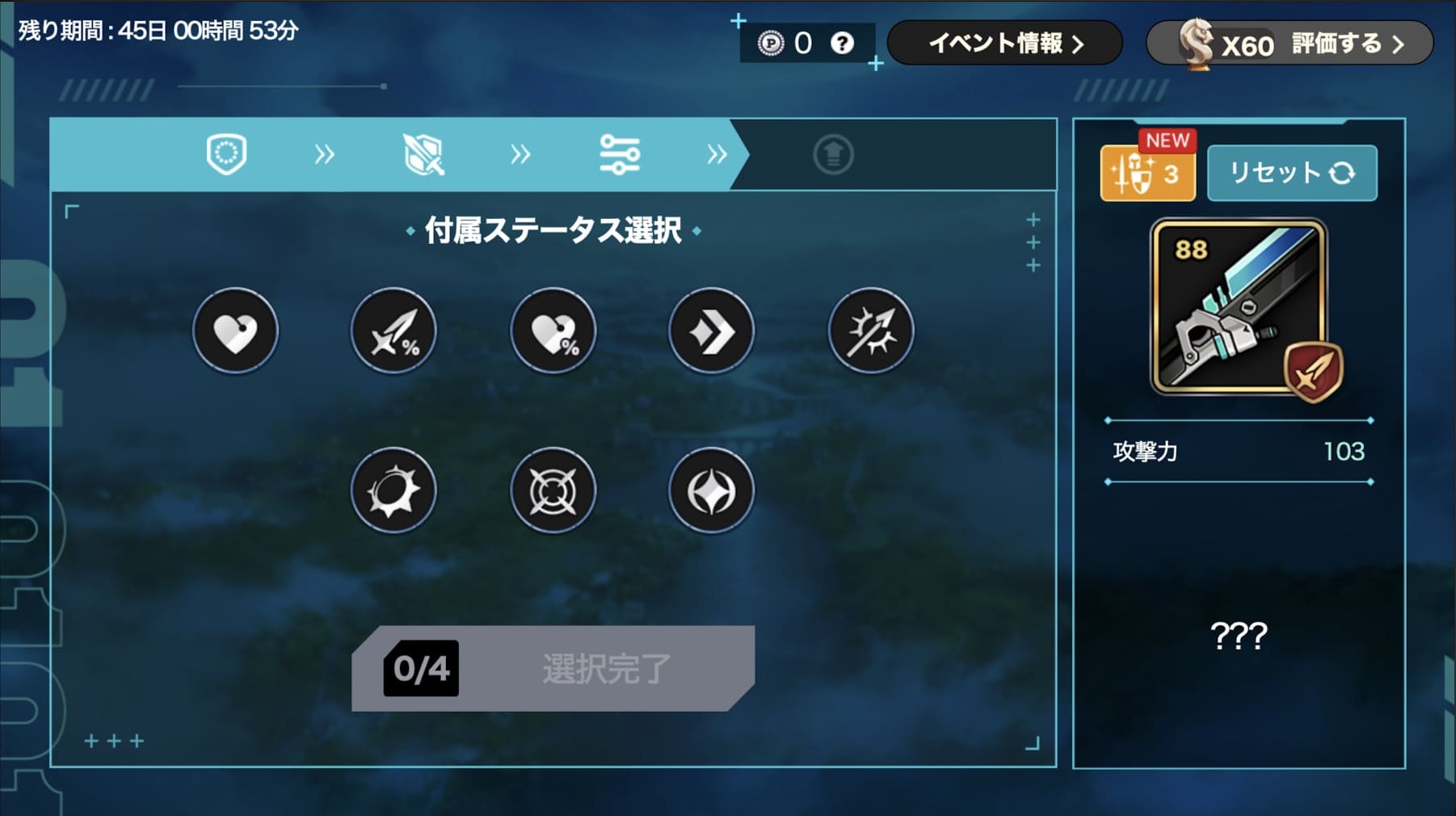
Task: Click the weapon thumbnail showing 88
Action: (x=1238, y=307)
